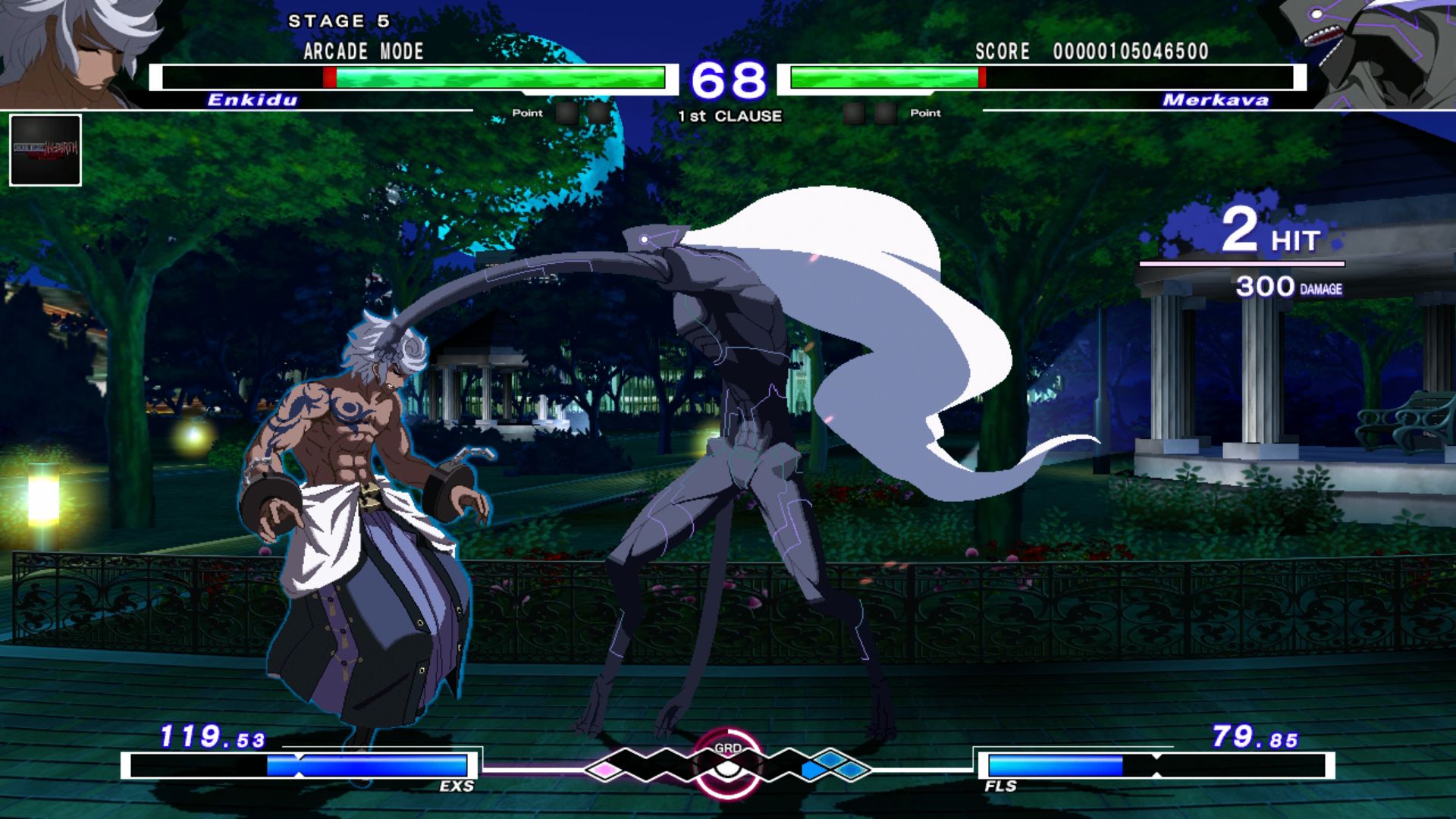
Task: Expand the STAGE 5 header
Action: coord(339,21)
